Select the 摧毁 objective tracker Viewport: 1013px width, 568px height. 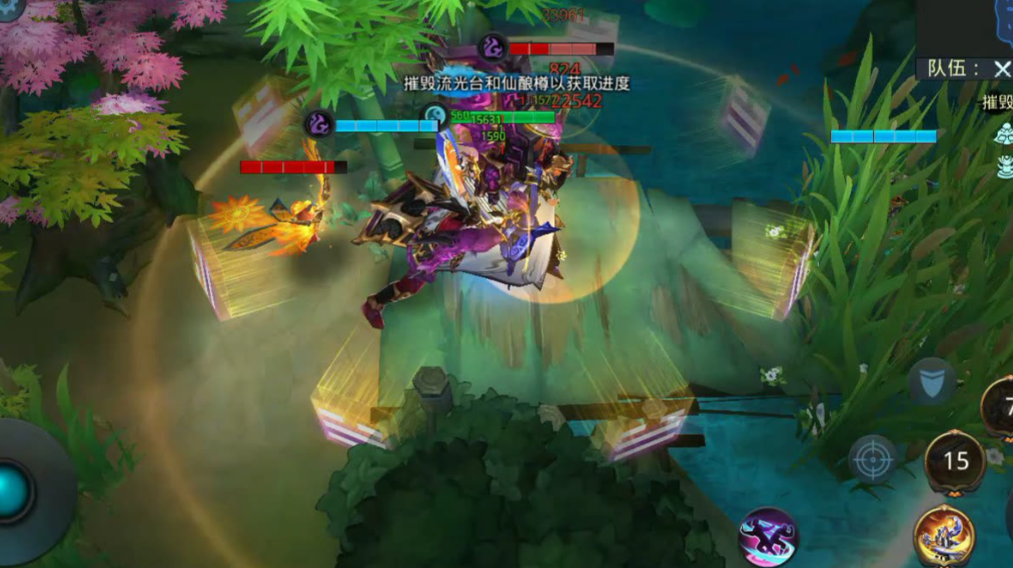(997, 101)
